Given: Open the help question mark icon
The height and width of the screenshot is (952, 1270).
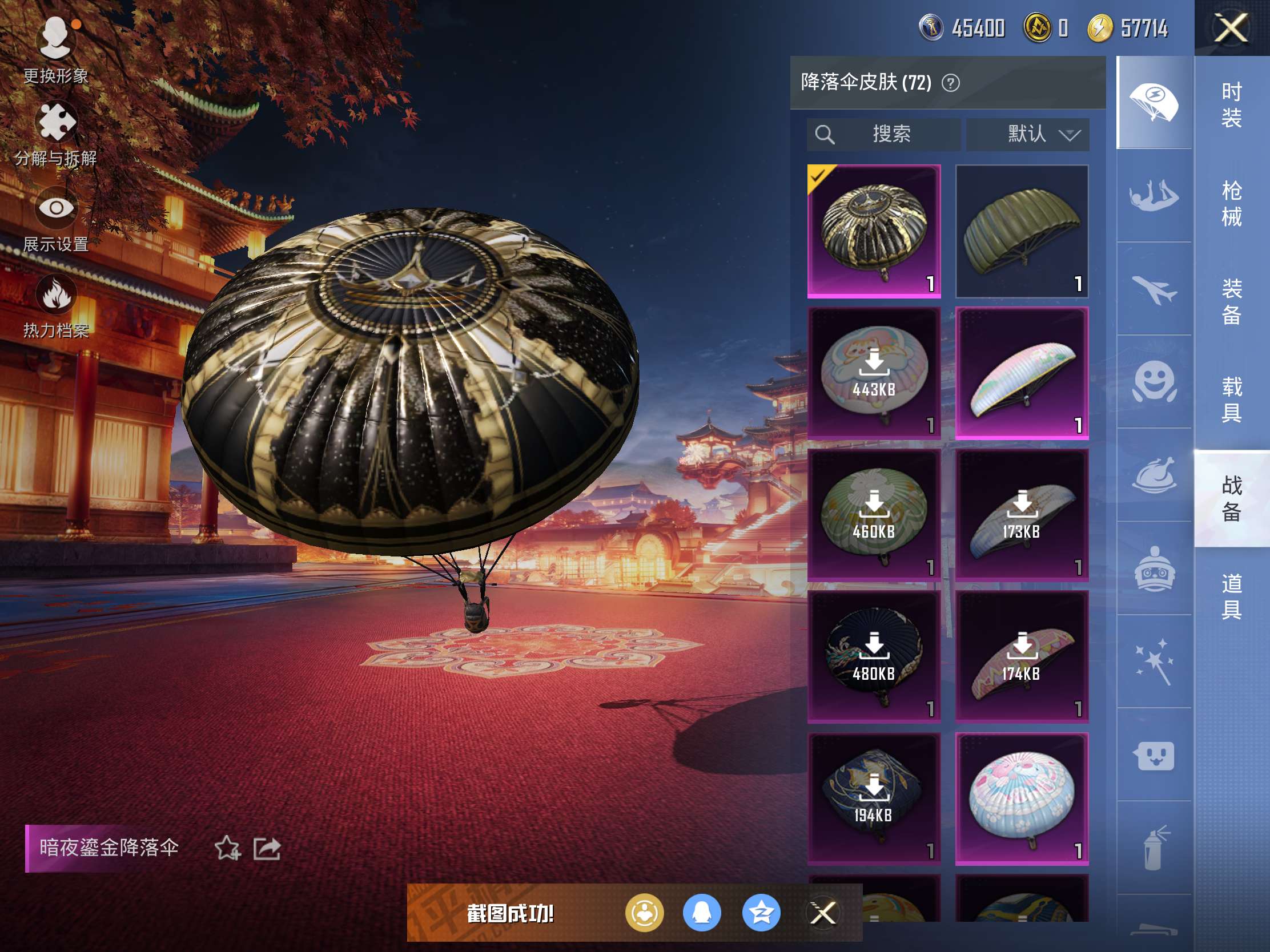Looking at the screenshot, I should [950, 83].
